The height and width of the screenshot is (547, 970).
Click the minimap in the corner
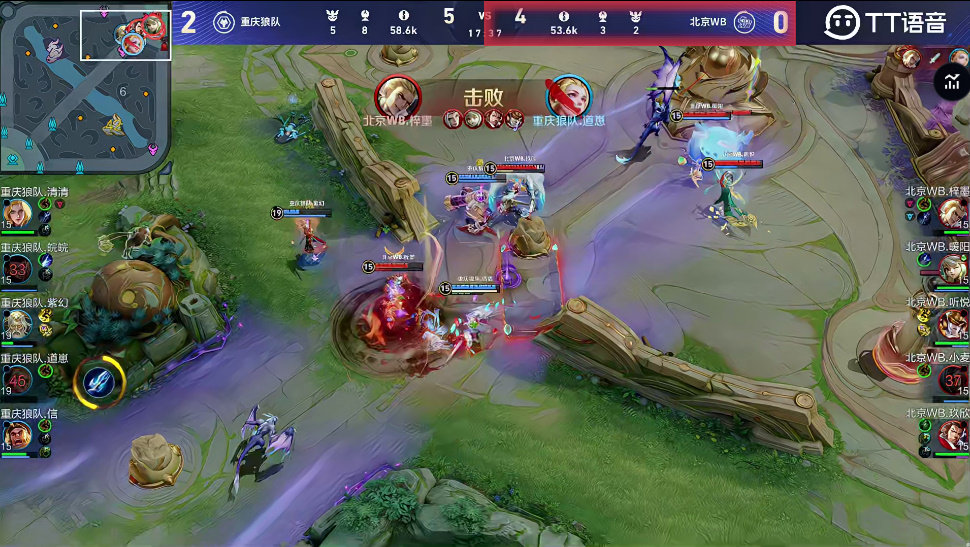[85, 86]
